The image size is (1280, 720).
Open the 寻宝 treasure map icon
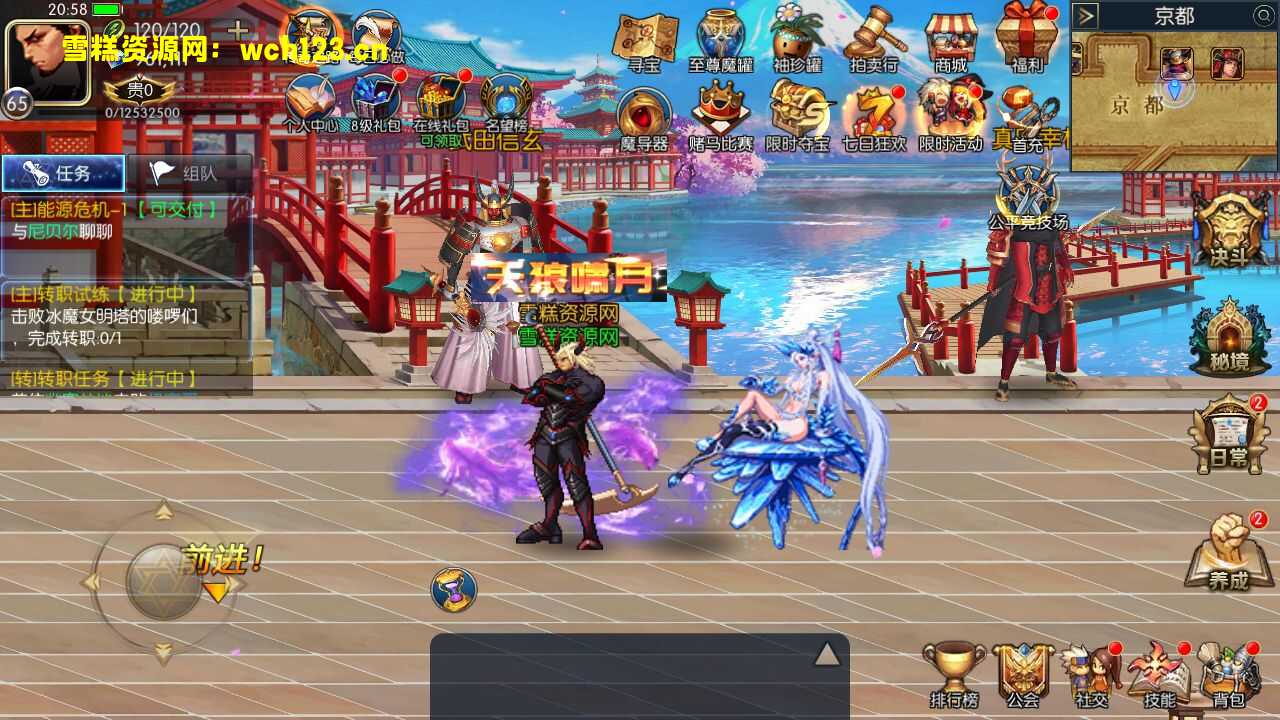tap(644, 40)
